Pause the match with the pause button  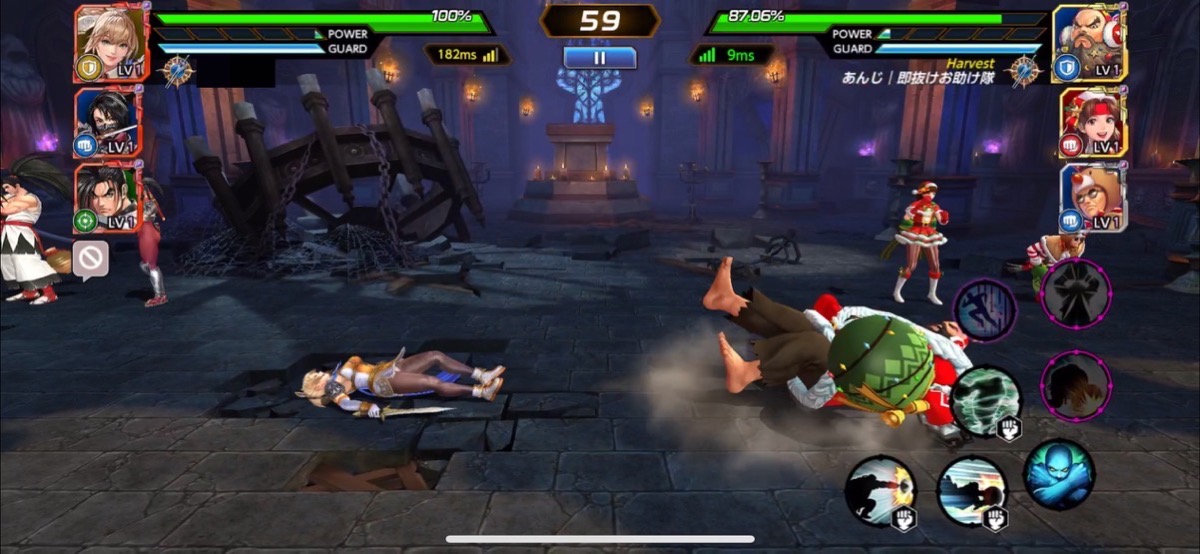coord(600,57)
